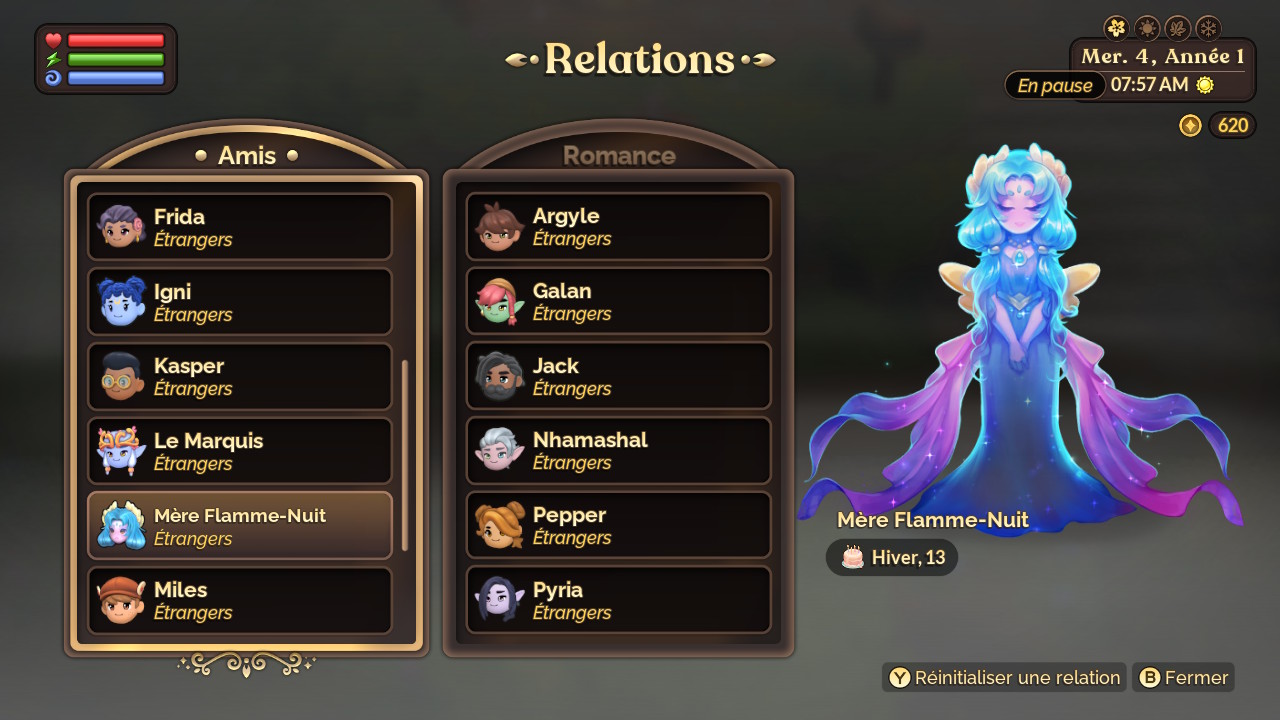The image size is (1280, 720).
Task: Switch to the Amis tab
Action: tap(246, 155)
